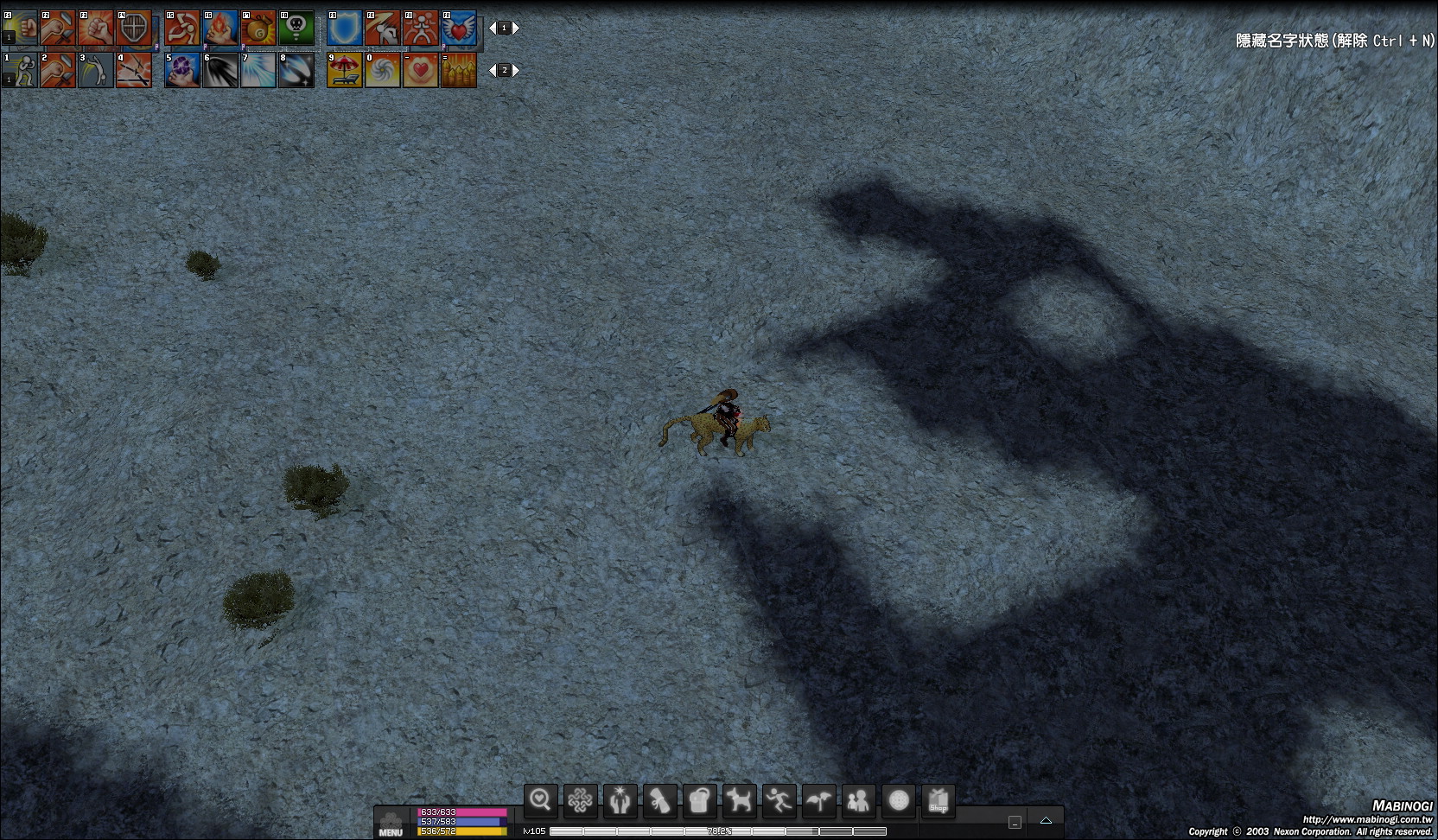Click the magnifier with heart icon
This screenshot has height=840, width=1438.
coord(541,801)
